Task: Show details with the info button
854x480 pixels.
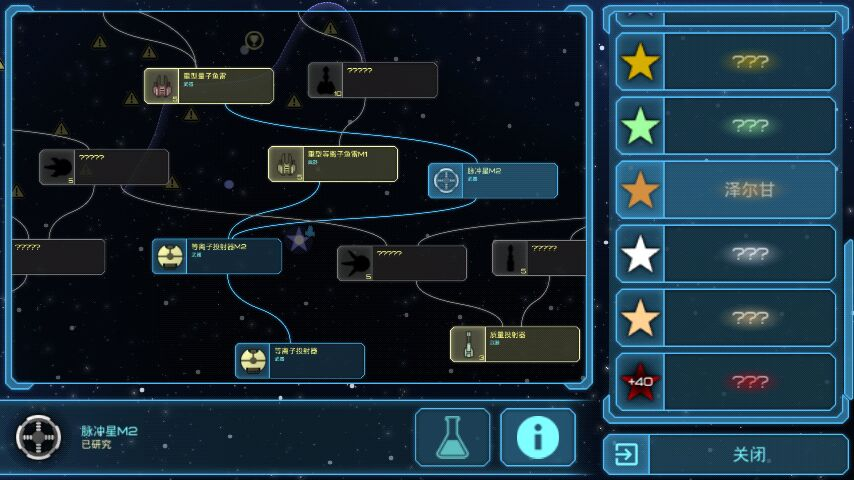Action: click(537, 437)
